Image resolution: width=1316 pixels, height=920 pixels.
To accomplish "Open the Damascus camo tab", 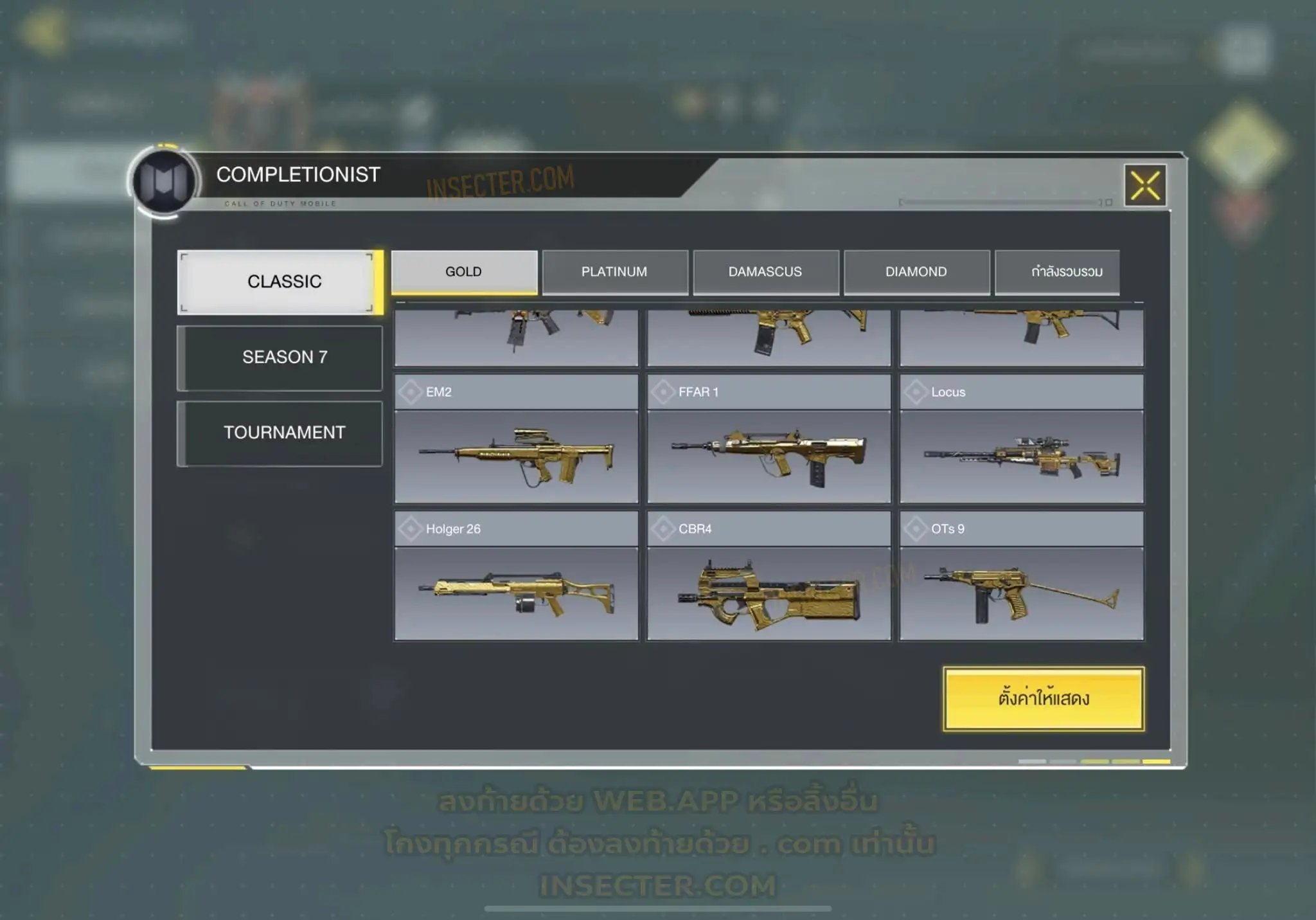I will (x=765, y=272).
